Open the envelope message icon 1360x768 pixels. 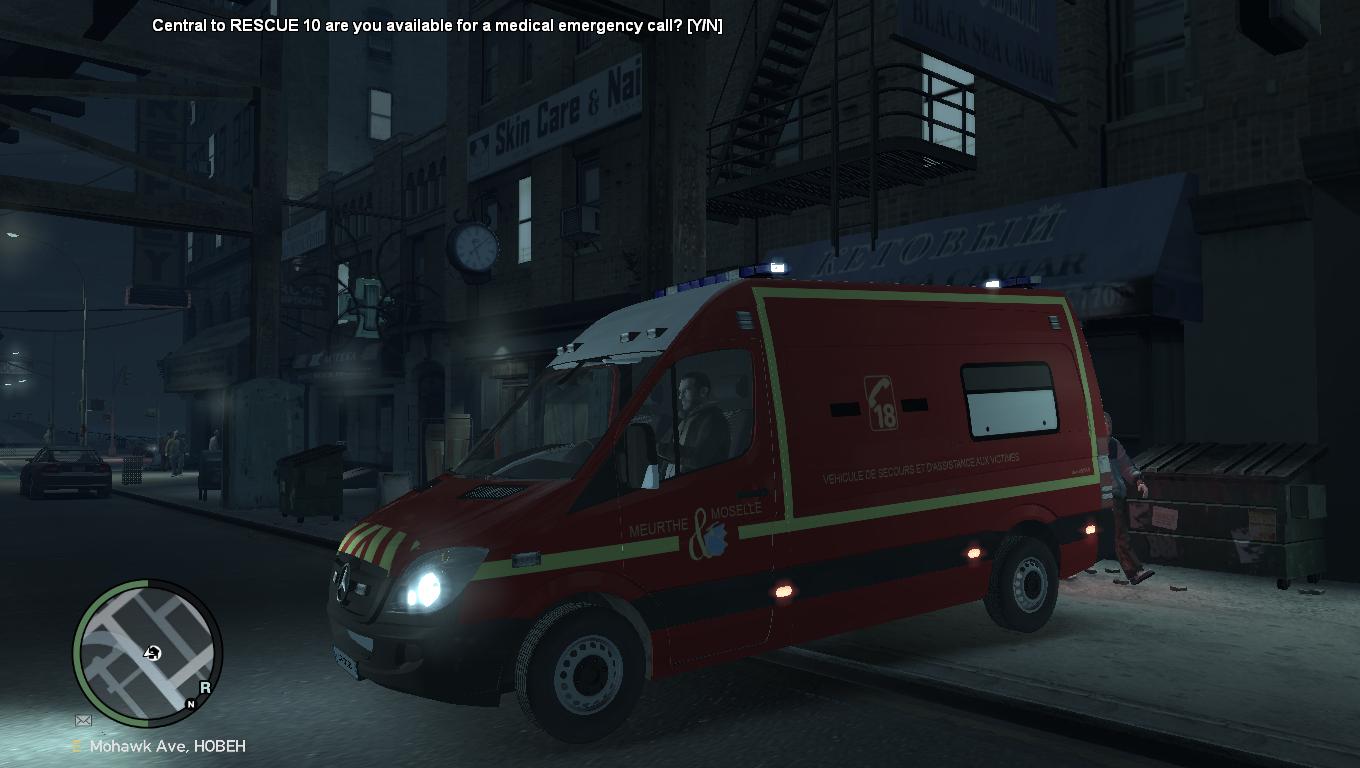(83, 720)
